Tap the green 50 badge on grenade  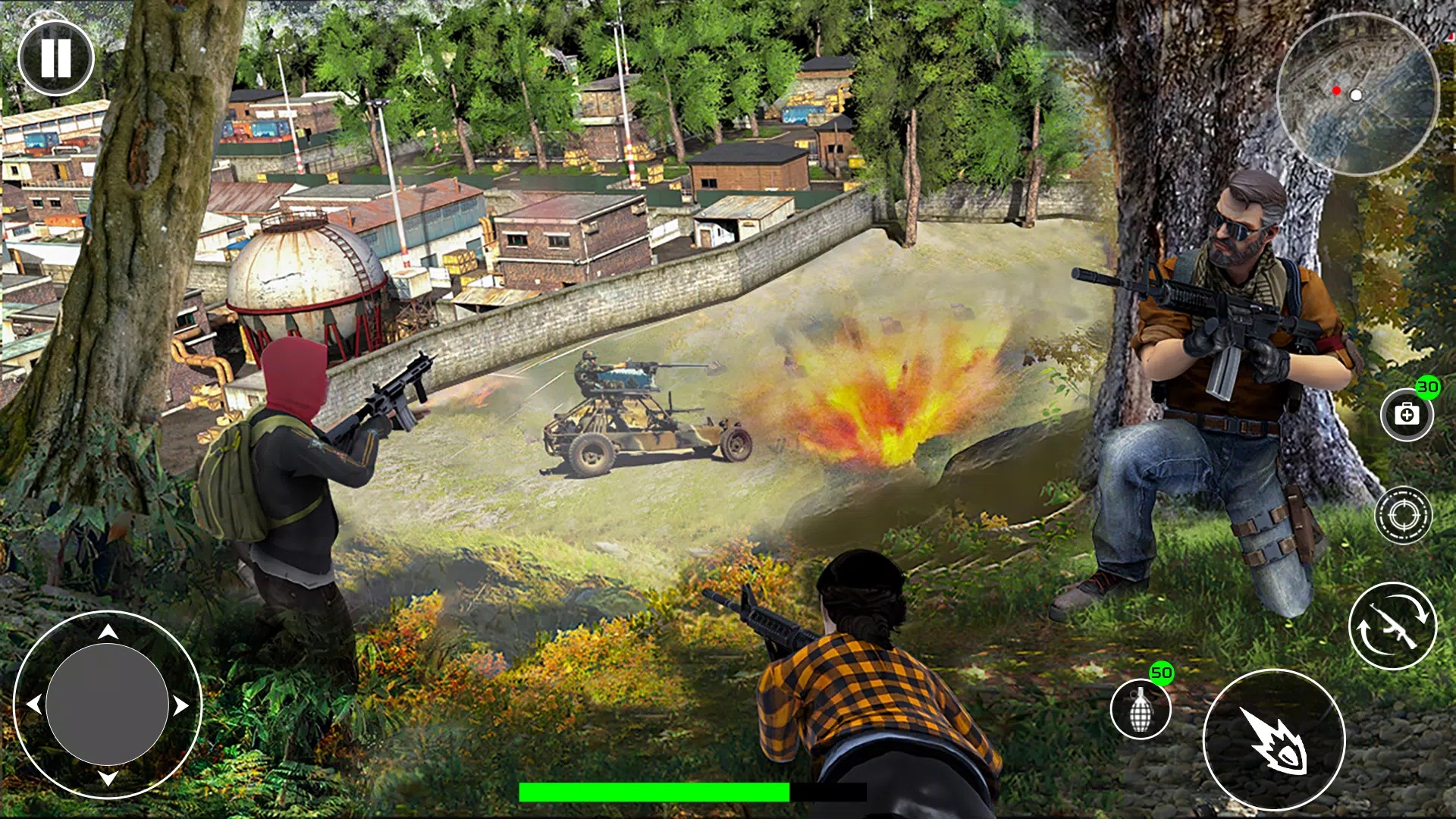[x=1162, y=673]
